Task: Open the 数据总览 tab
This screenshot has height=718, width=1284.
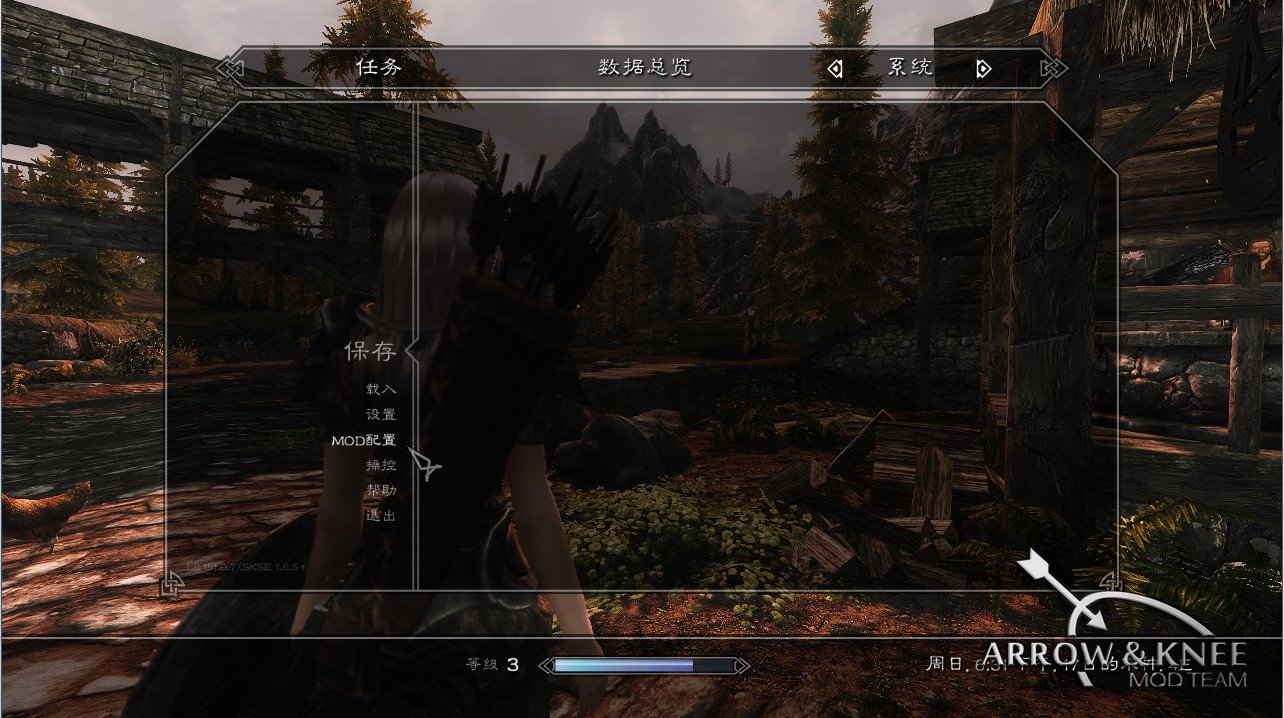Action: 645,68
